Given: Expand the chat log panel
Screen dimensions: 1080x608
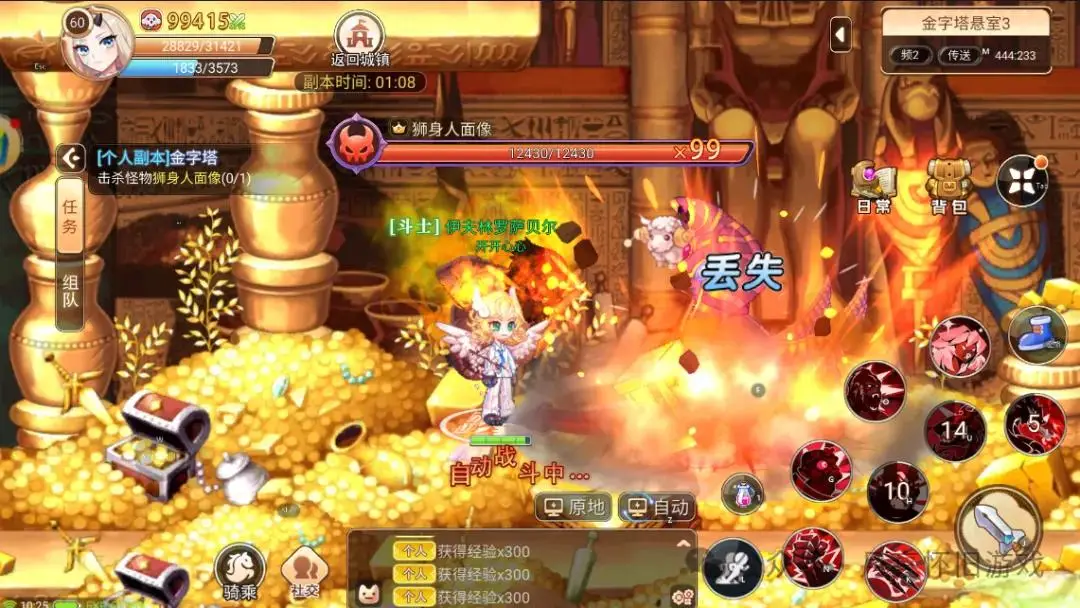Looking at the screenshot, I should [x=685, y=544].
